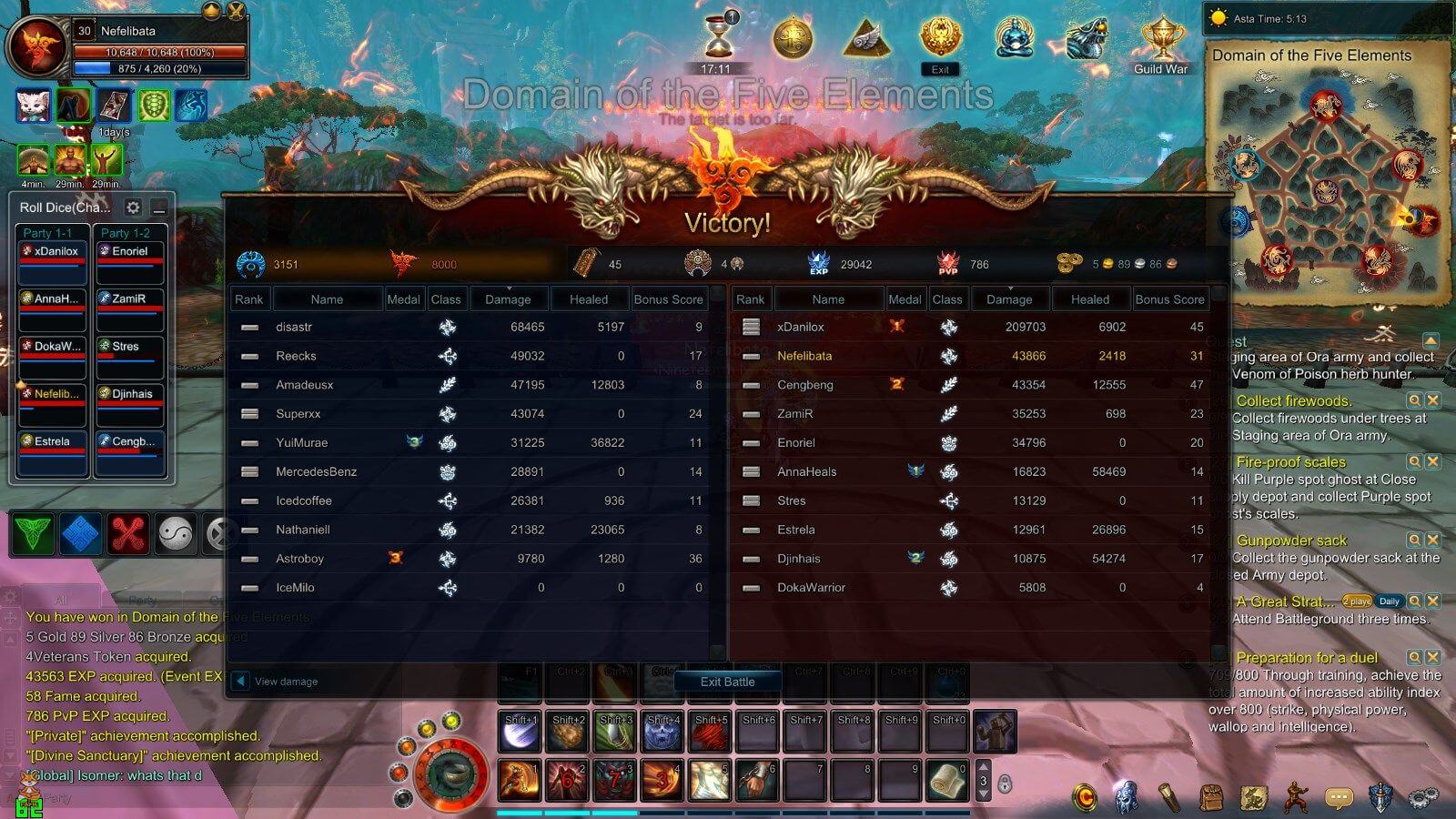
Task: Click the yin-yang element symbol icon
Action: pyautogui.click(x=176, y=535)
